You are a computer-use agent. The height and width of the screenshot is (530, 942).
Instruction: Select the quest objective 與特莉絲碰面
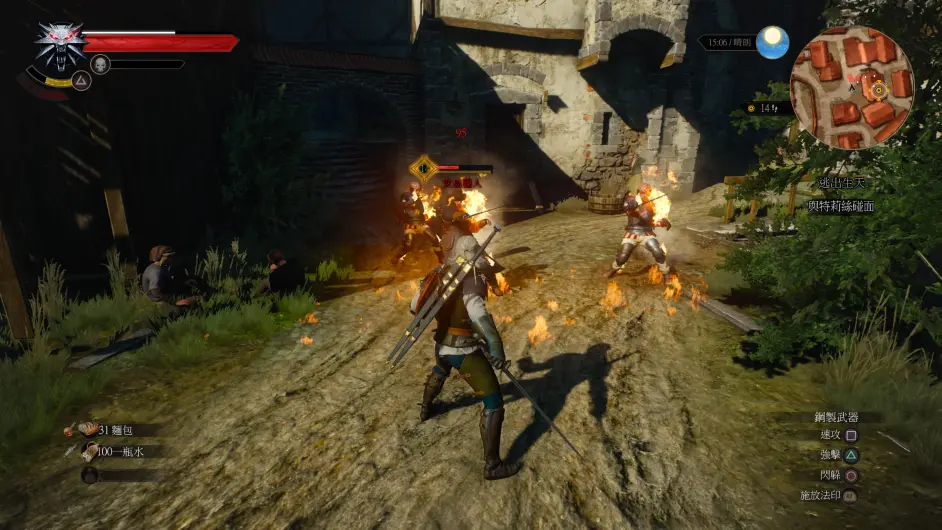(841, 206)
